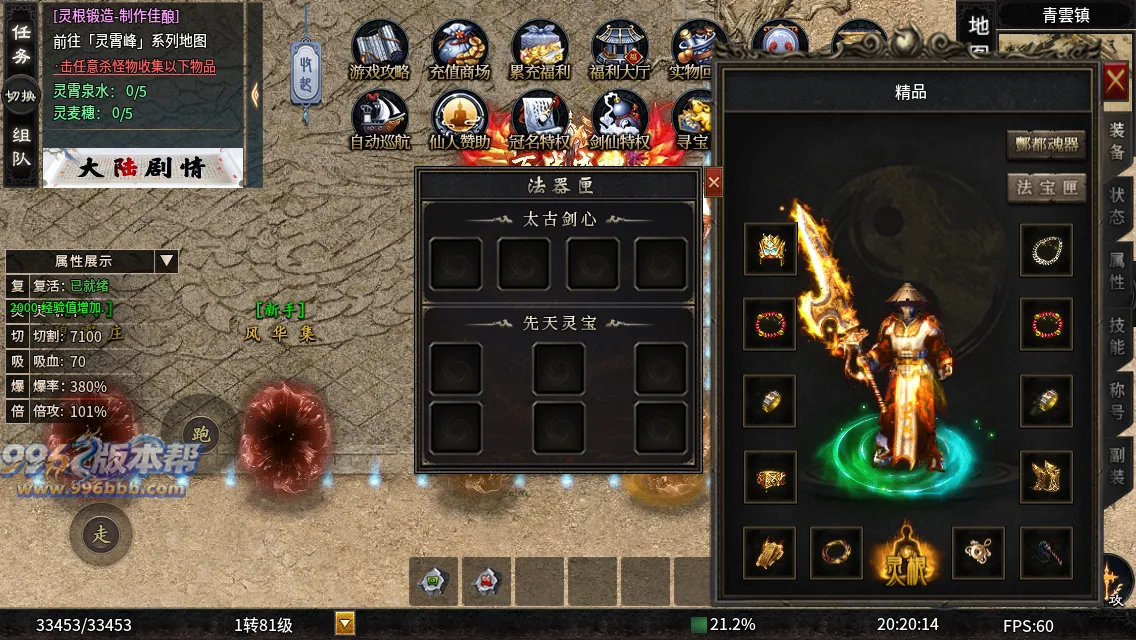Collapse the icon rows with 收起 tag

click(x=307, y=70)
